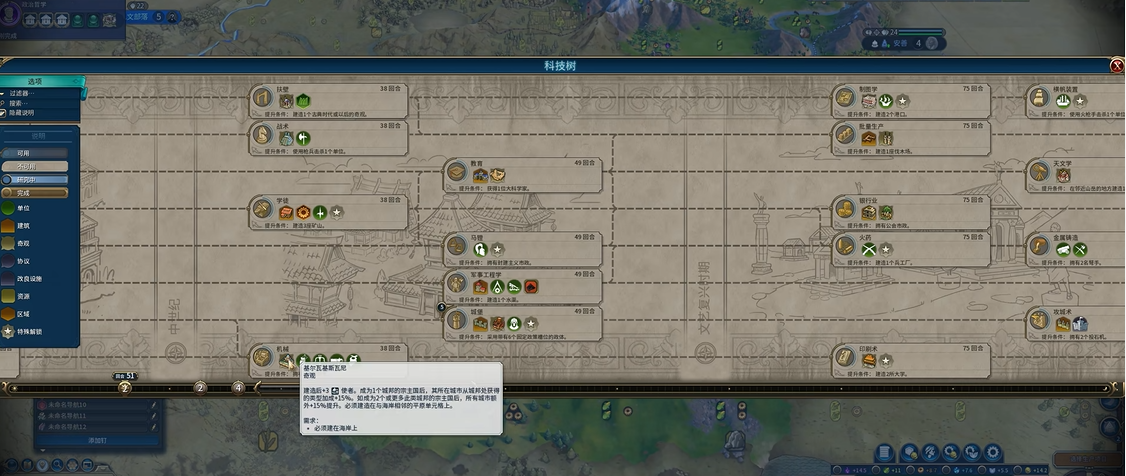Toggle the hide legend (隐藏说明) checkbox

(x=5, y=113)
